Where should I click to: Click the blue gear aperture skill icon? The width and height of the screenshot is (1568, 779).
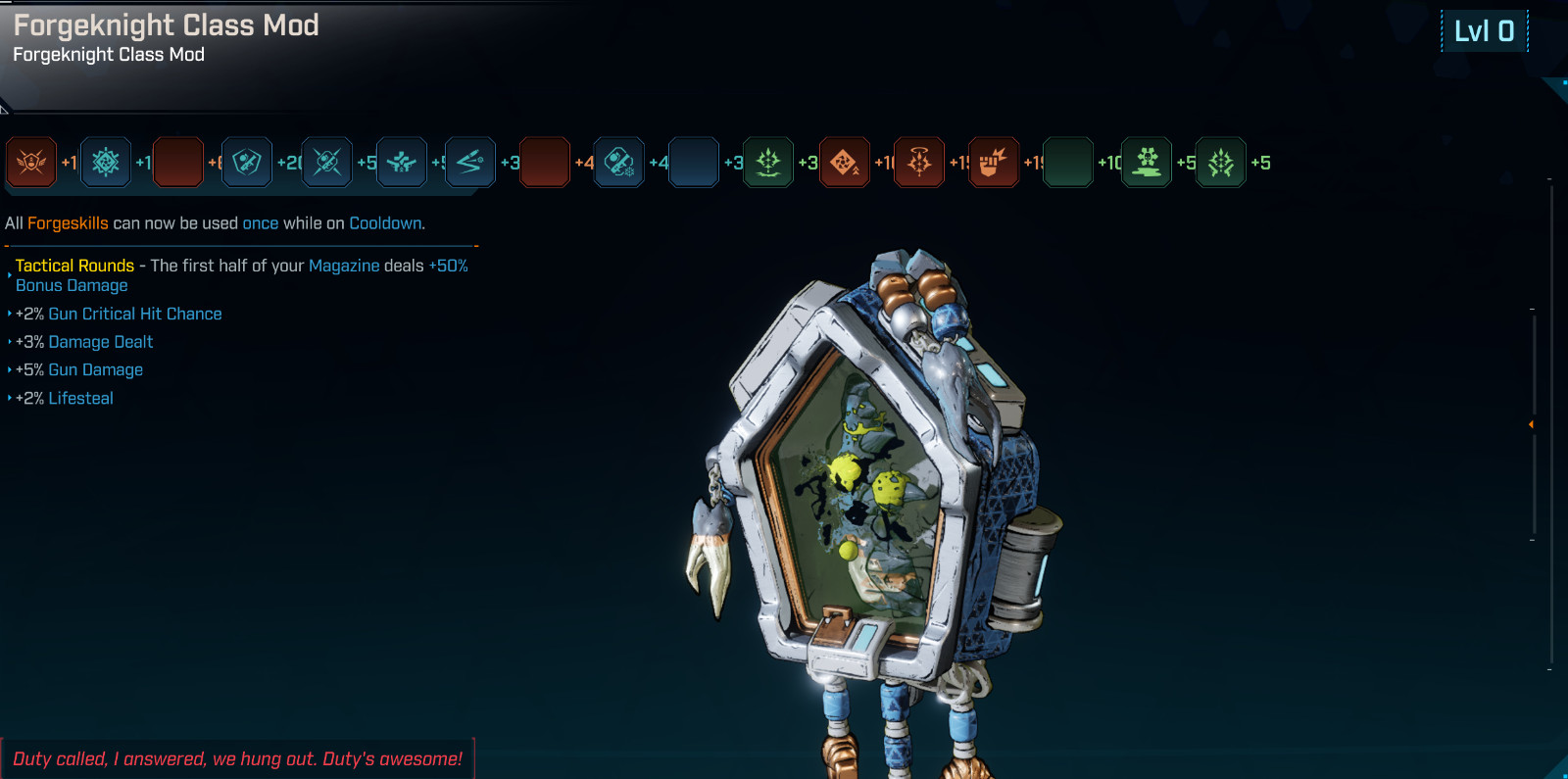(106, 163)
